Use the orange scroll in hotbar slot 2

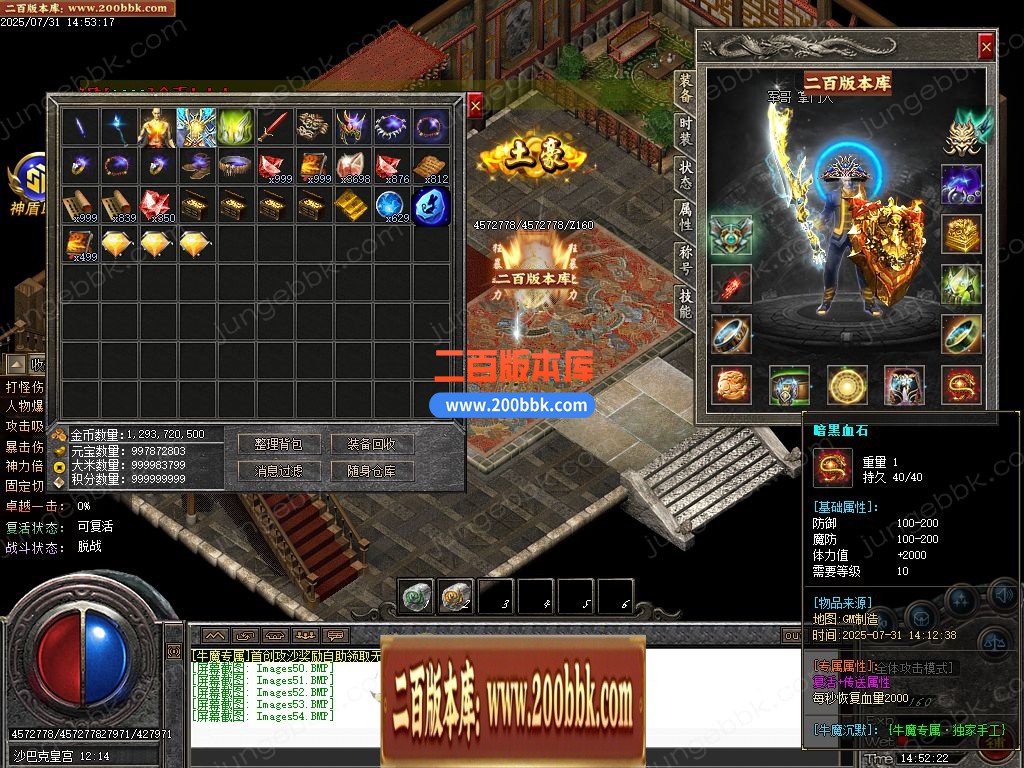click(x=455, y=597)
